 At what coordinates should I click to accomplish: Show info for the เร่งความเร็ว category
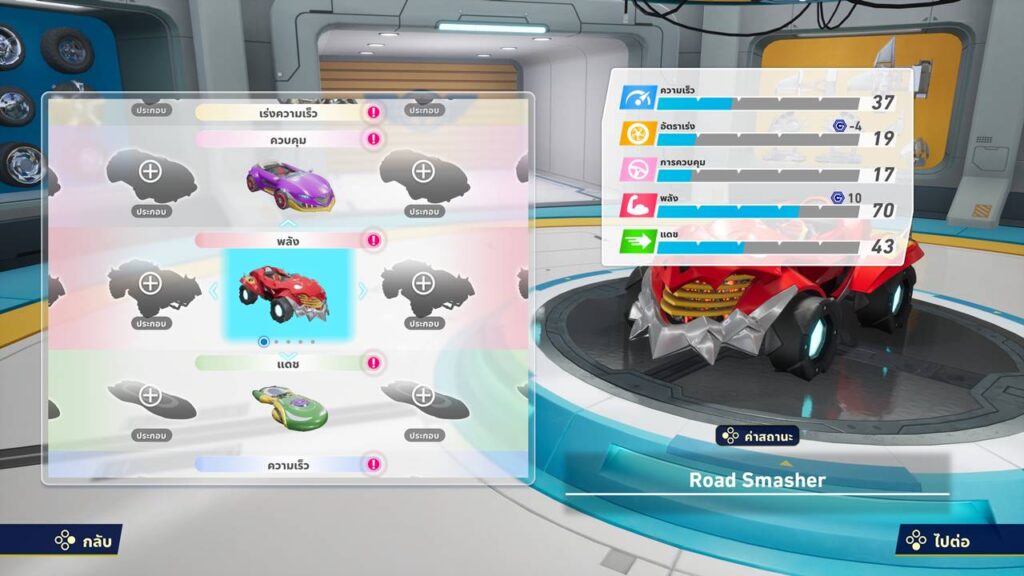pyautogui.click(x=373, y=113)
